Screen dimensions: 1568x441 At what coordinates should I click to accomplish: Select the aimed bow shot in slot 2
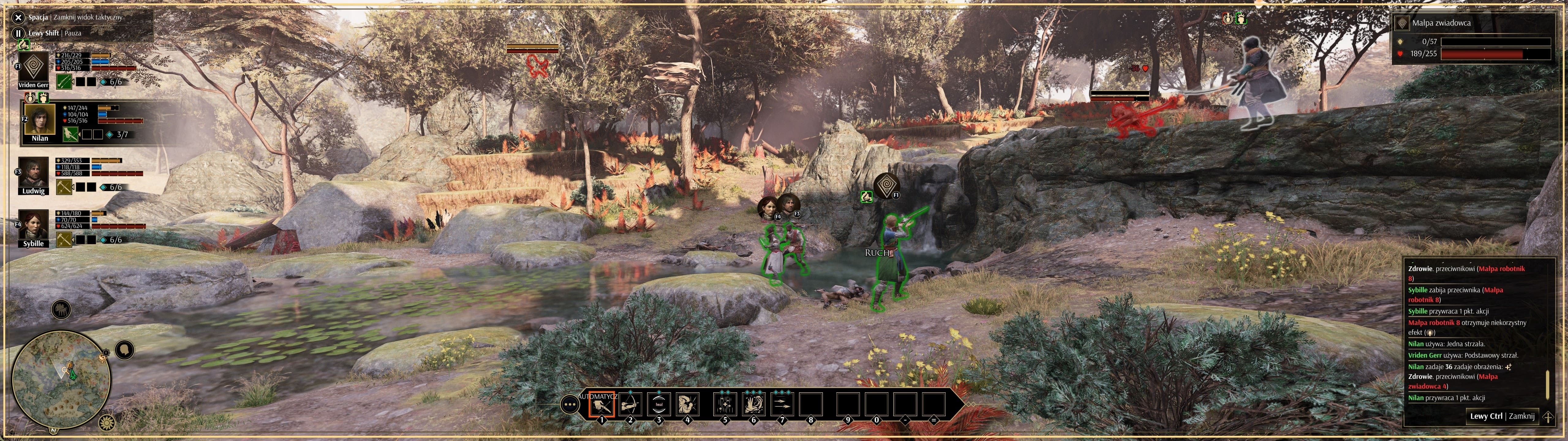pos(631,406)
